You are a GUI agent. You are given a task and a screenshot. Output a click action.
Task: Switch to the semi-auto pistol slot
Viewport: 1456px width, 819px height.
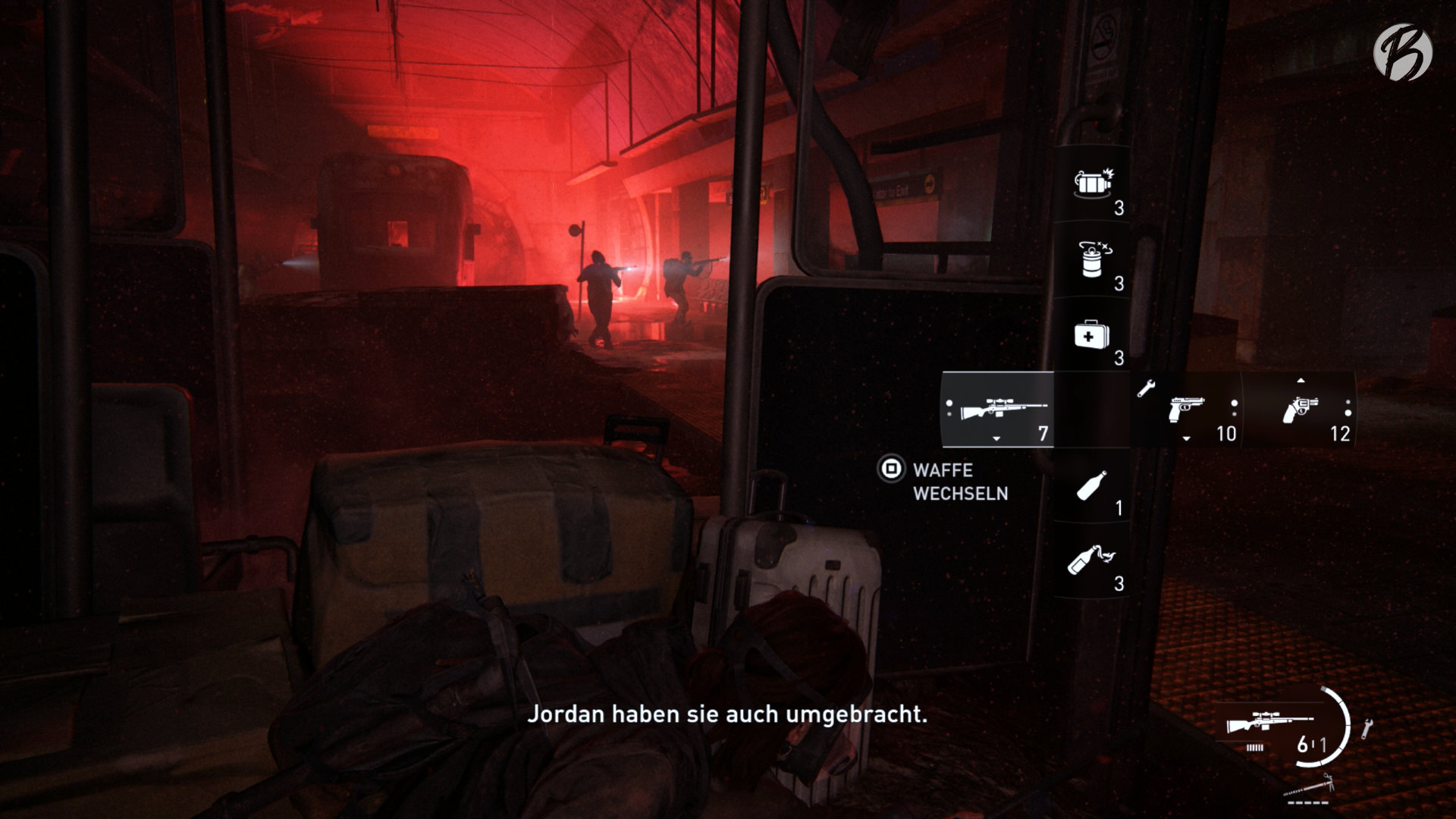coord(1187,410)
